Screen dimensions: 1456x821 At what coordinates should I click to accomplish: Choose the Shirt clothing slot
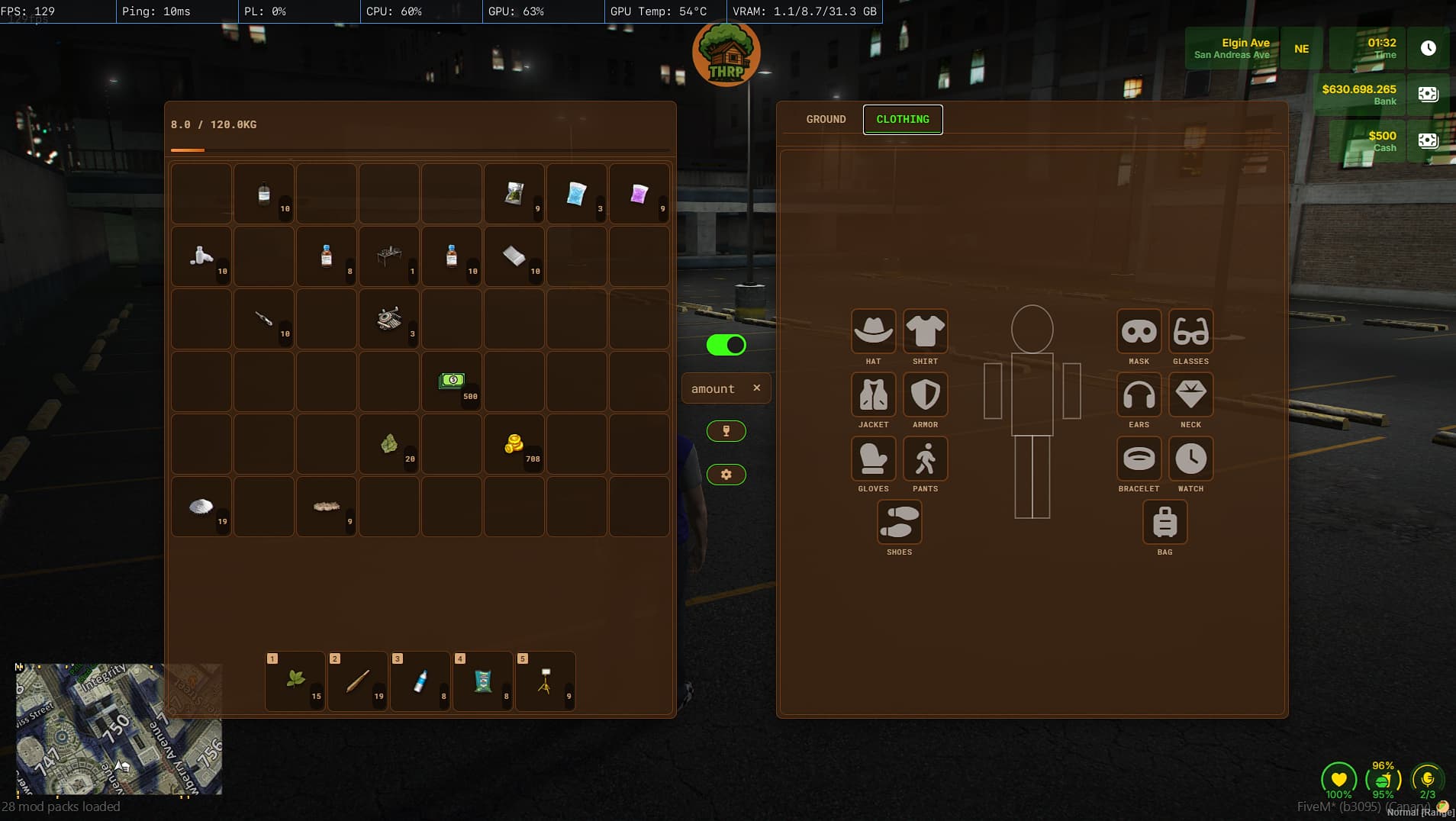pos(925,331)
